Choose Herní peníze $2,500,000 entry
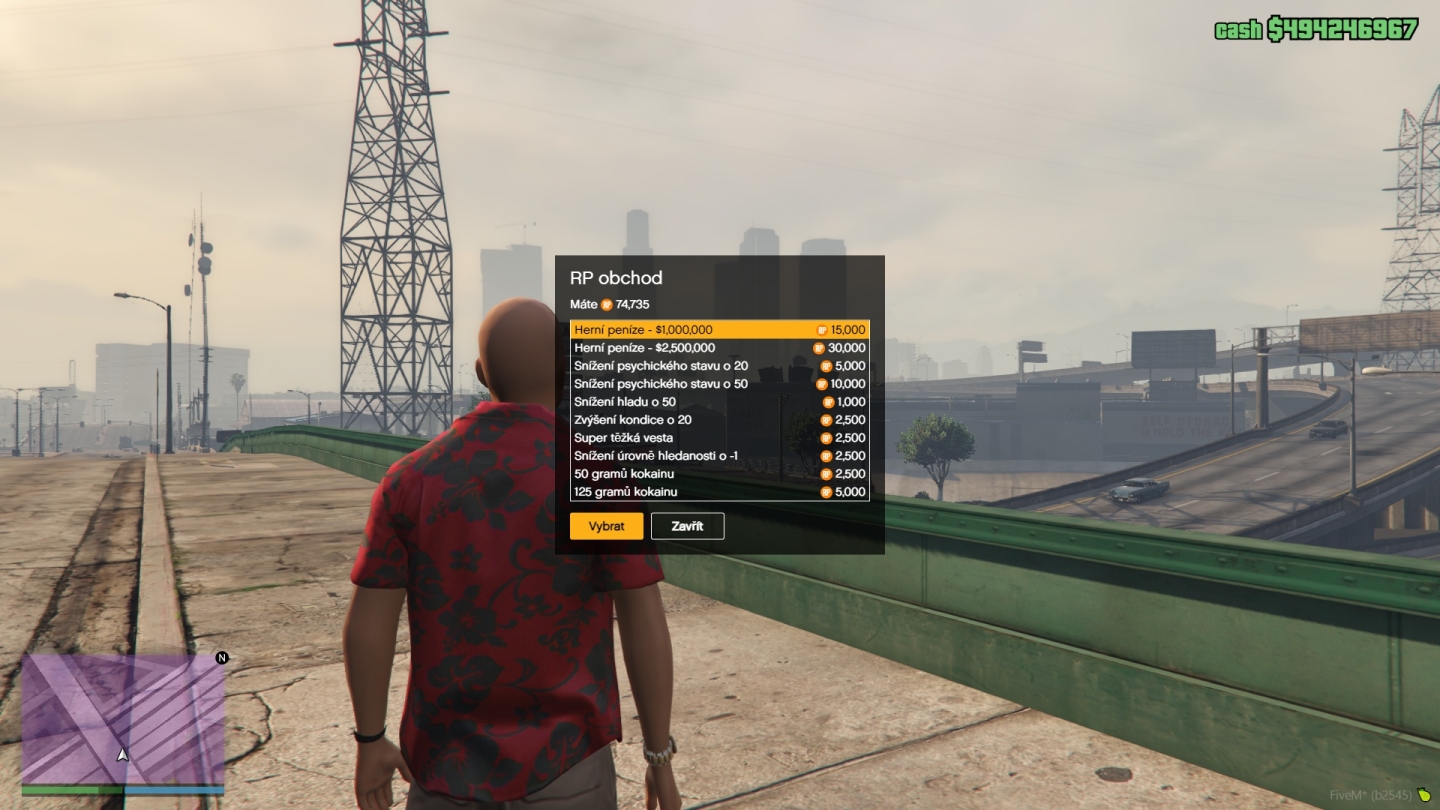This screenshot has width=1440, height=810. [719, 348]
